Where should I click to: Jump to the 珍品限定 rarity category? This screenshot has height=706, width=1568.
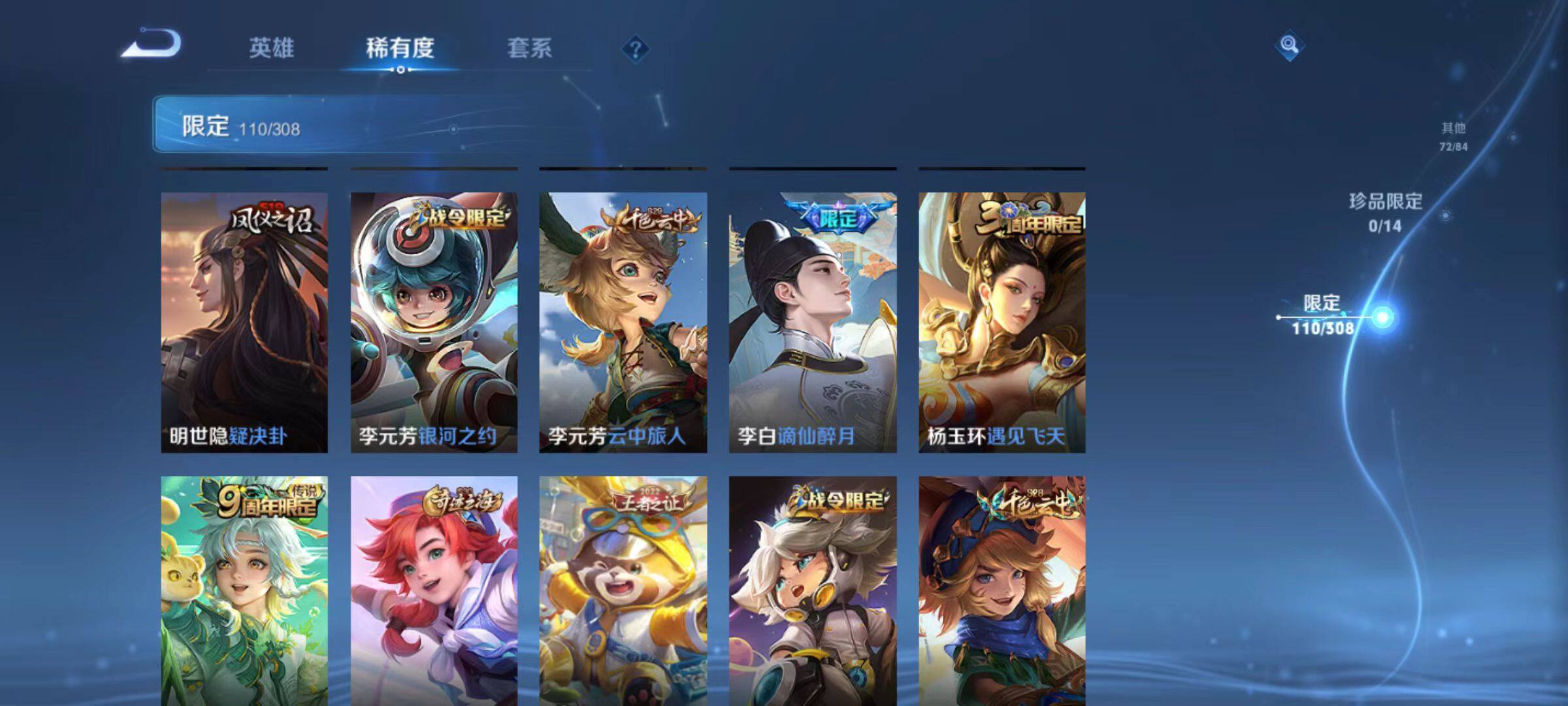1385,212
